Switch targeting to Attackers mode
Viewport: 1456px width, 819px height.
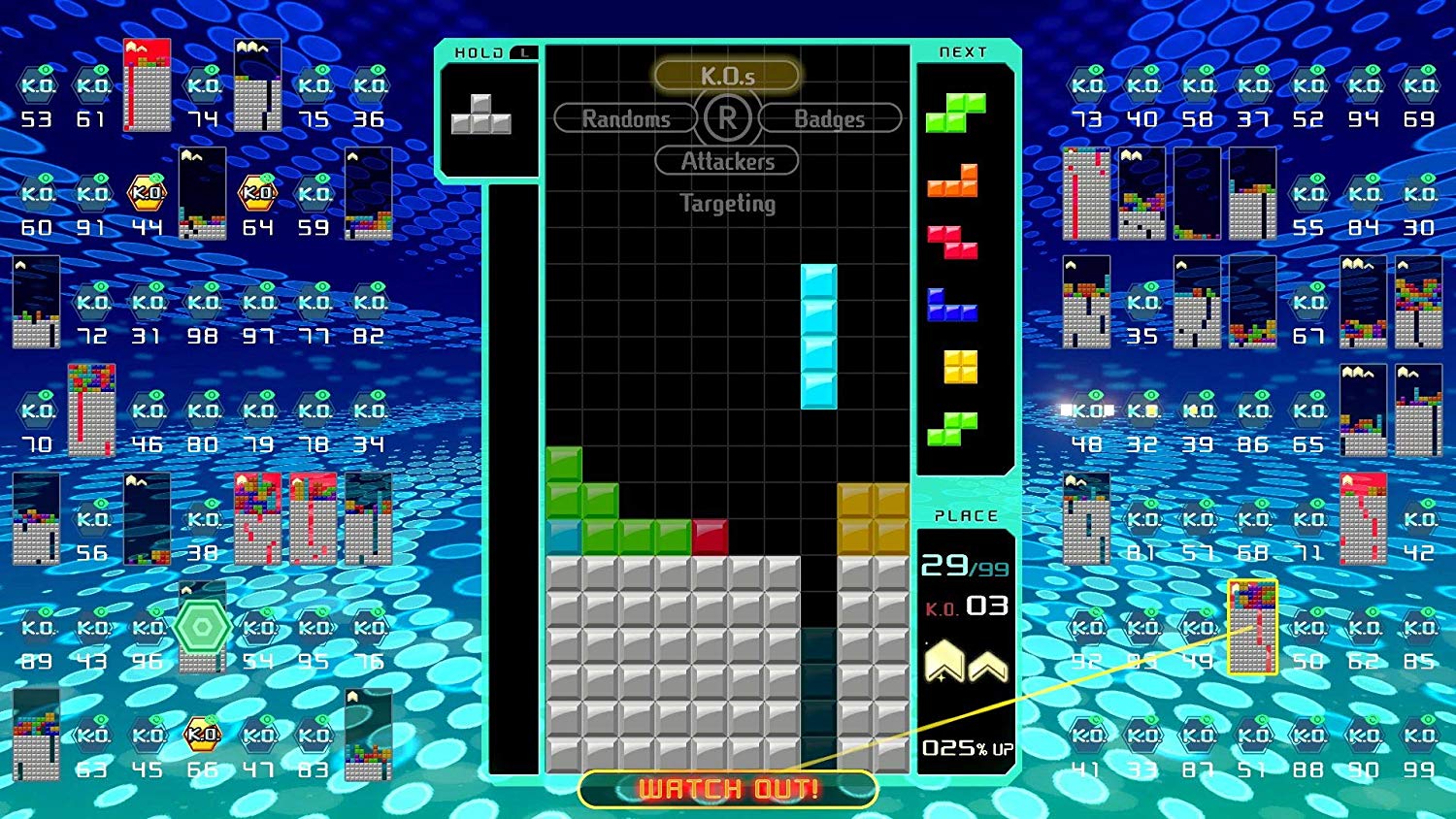726,161
